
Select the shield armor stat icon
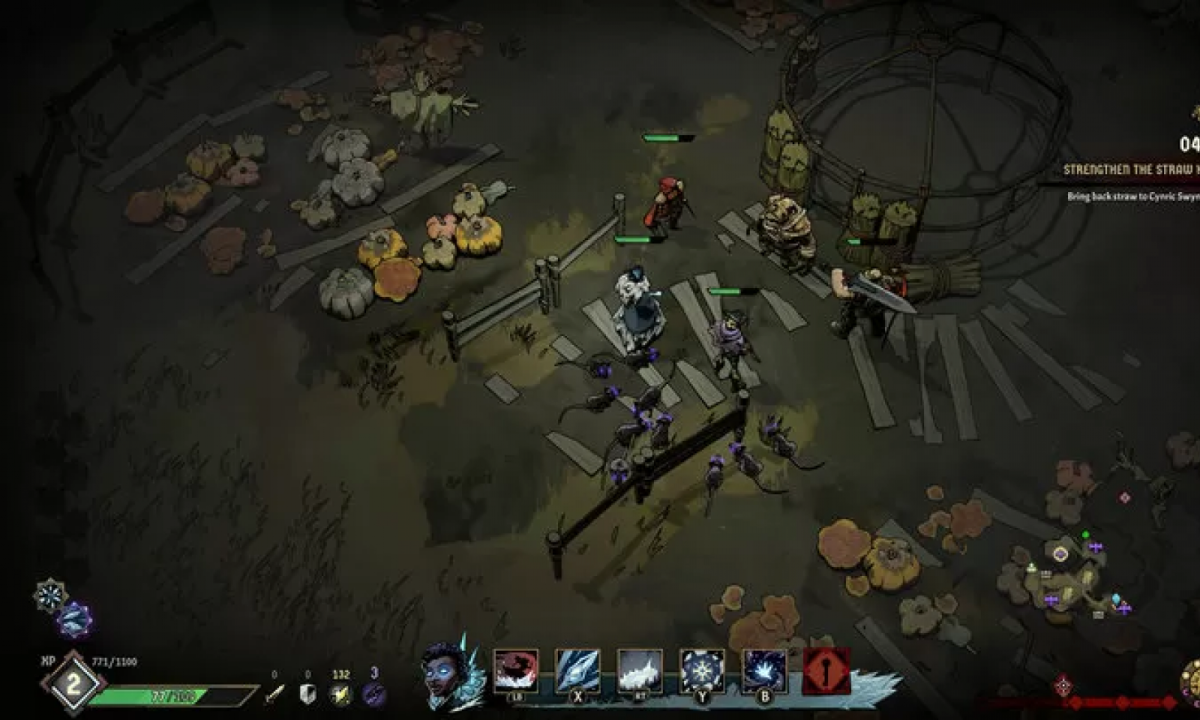coord(308,694)
